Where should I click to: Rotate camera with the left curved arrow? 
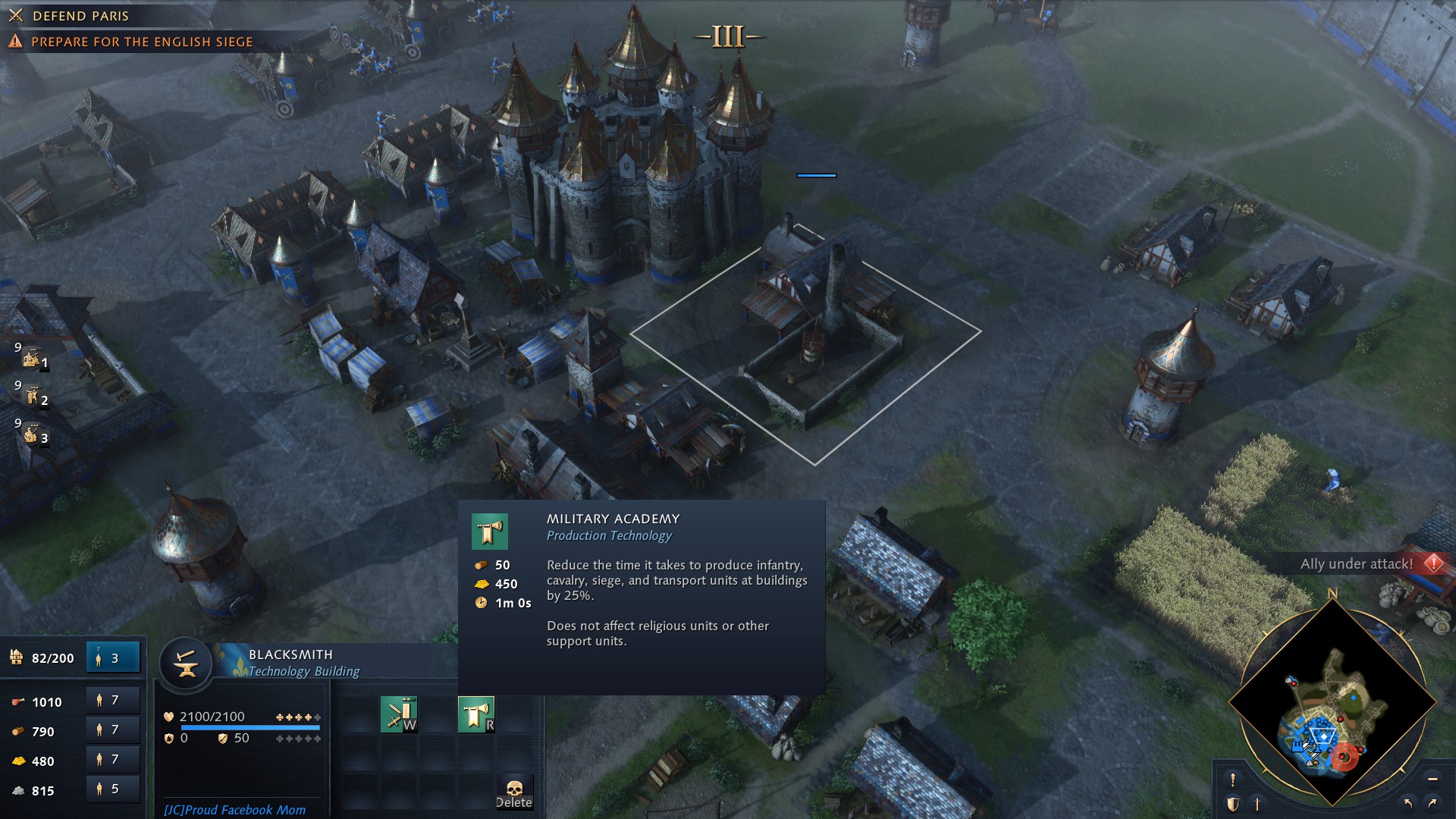1408,803
